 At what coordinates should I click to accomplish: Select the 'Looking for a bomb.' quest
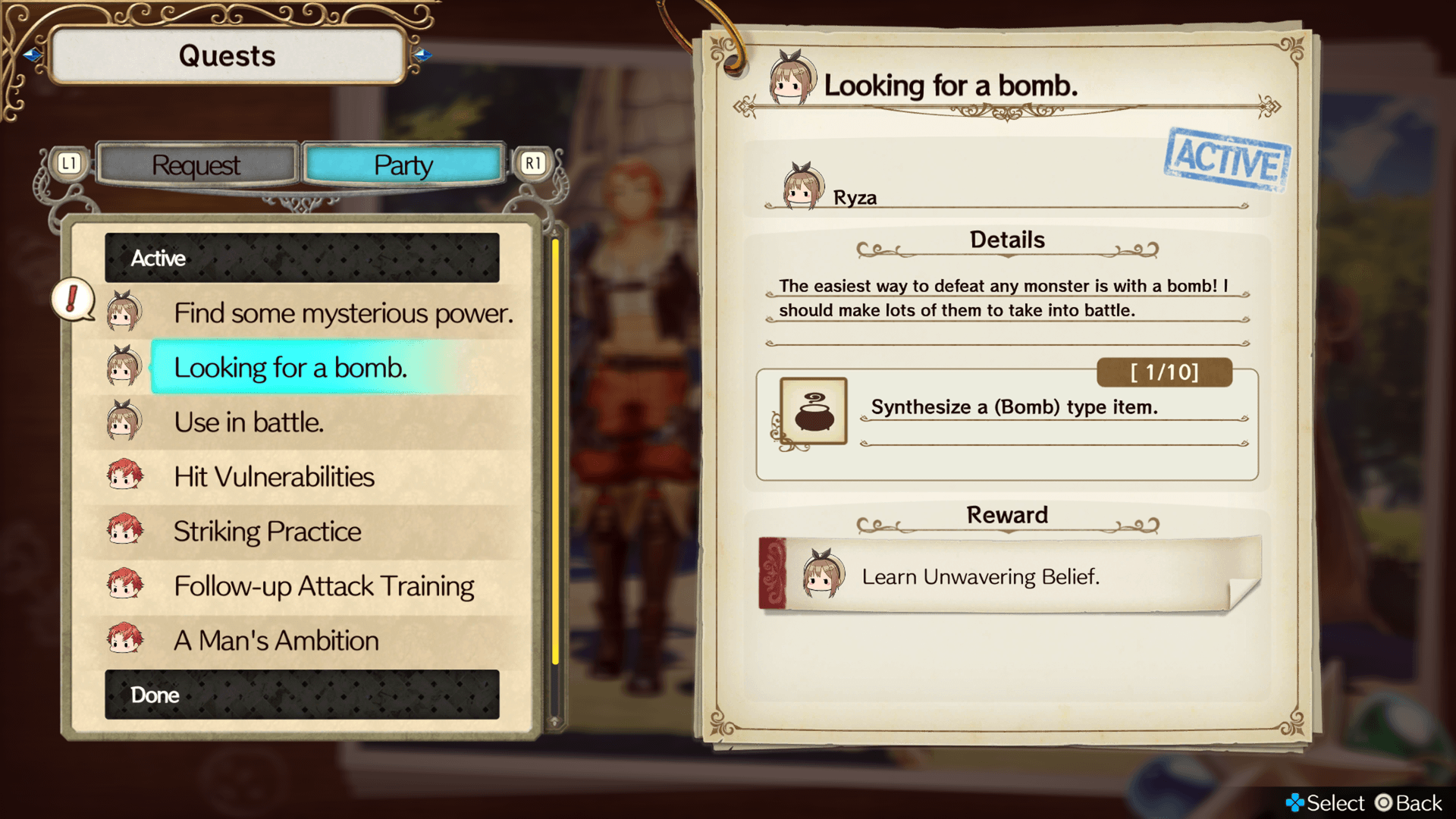pos(290,368)
